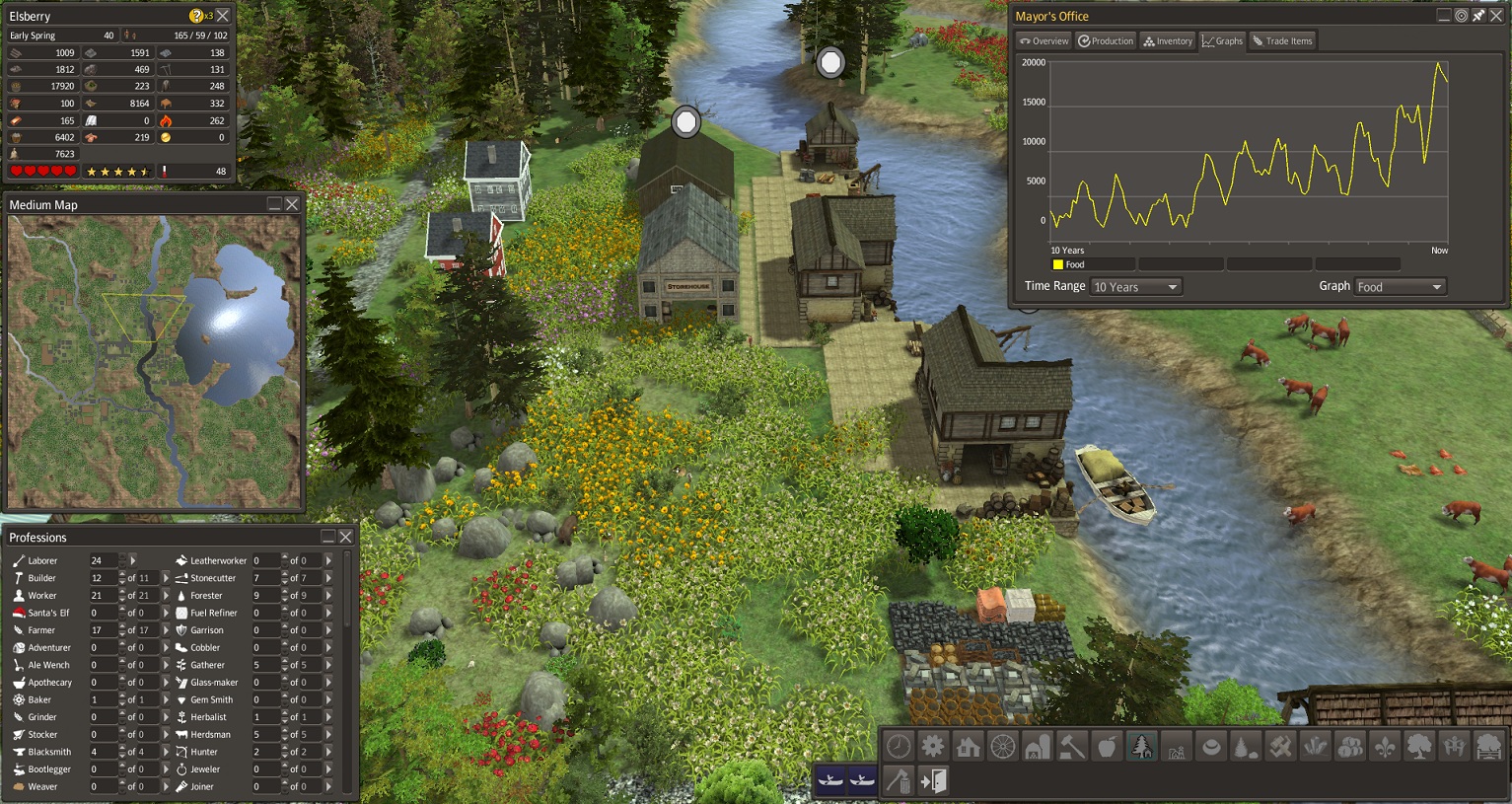
Task: Minimize the Professions panel
Action: coord(328,537)
